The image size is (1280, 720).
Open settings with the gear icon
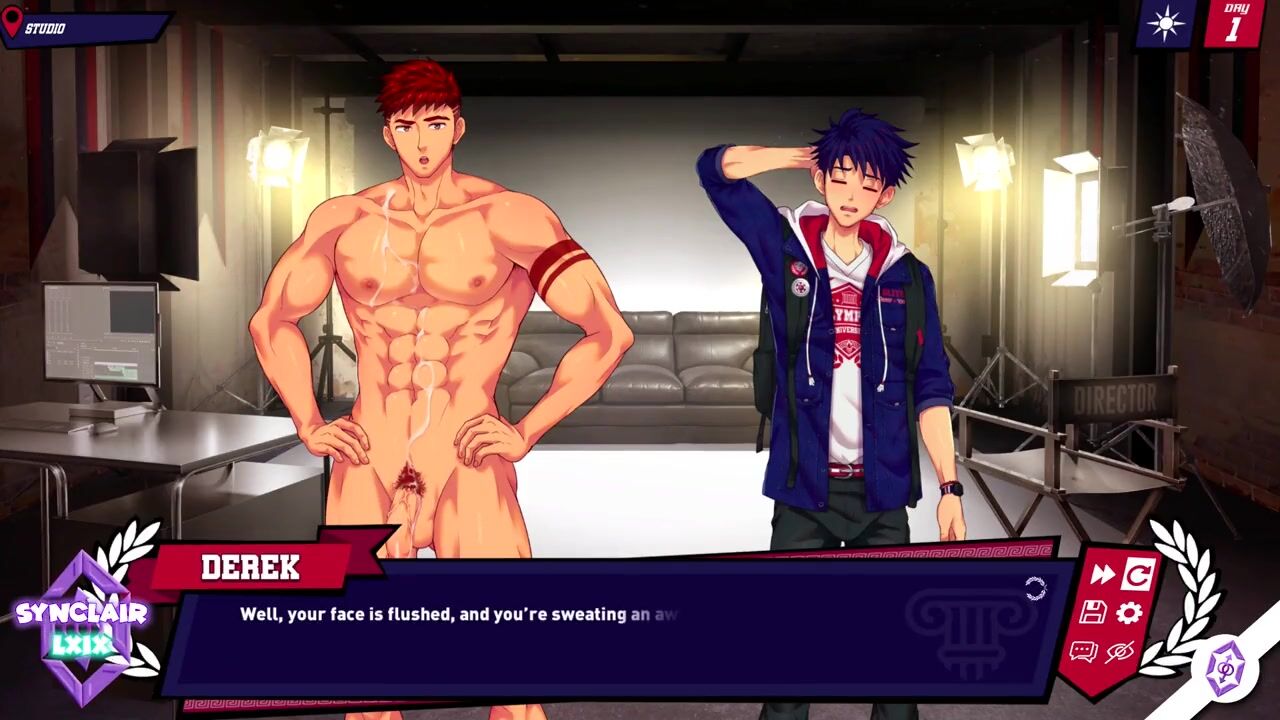click(1129, 613)
